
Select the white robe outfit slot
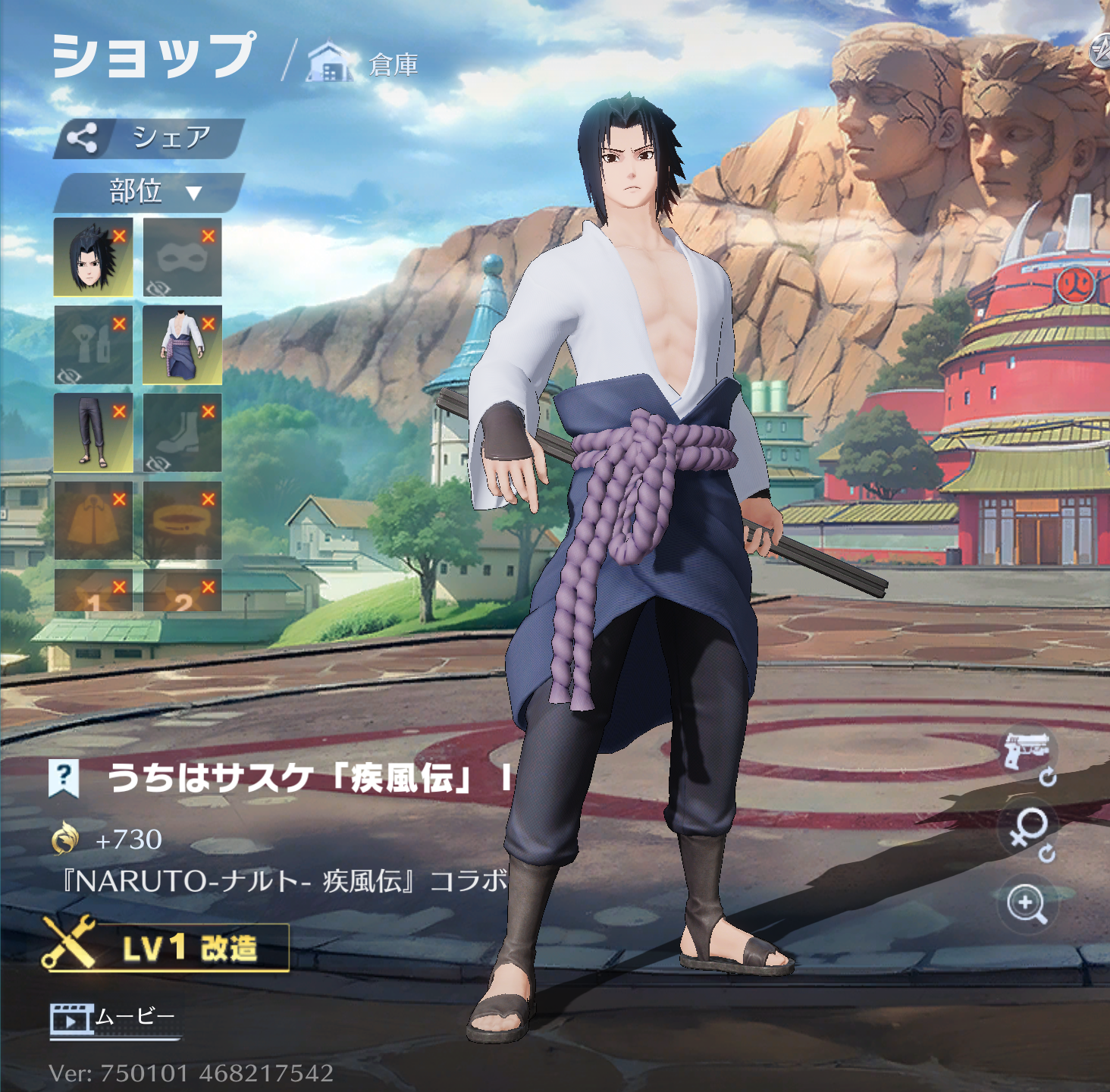point(182,345)
